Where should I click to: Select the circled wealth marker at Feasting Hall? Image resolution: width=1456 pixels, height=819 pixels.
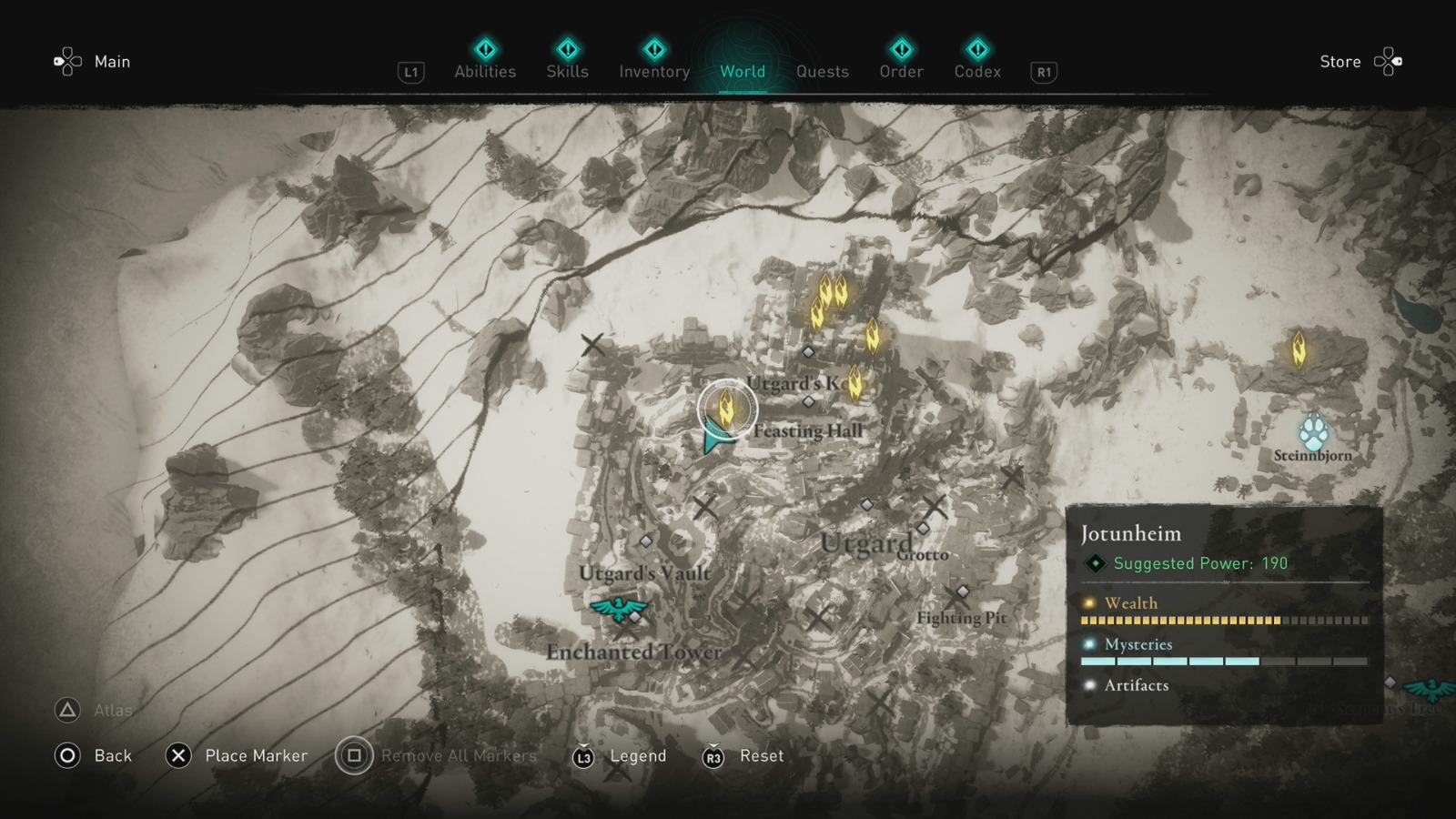[727, 408]
